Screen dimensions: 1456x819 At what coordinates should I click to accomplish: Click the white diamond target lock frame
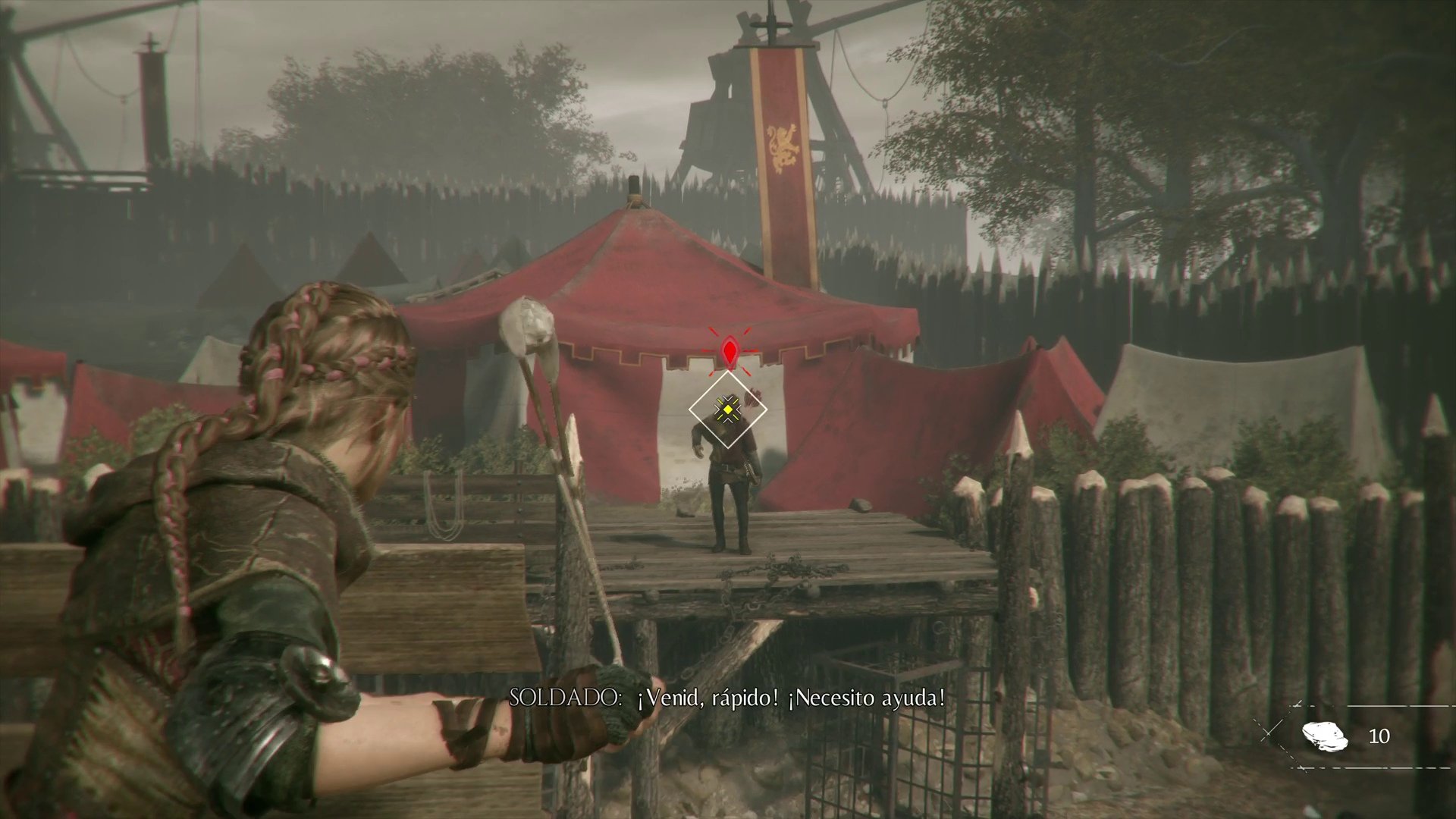point(730,409)
